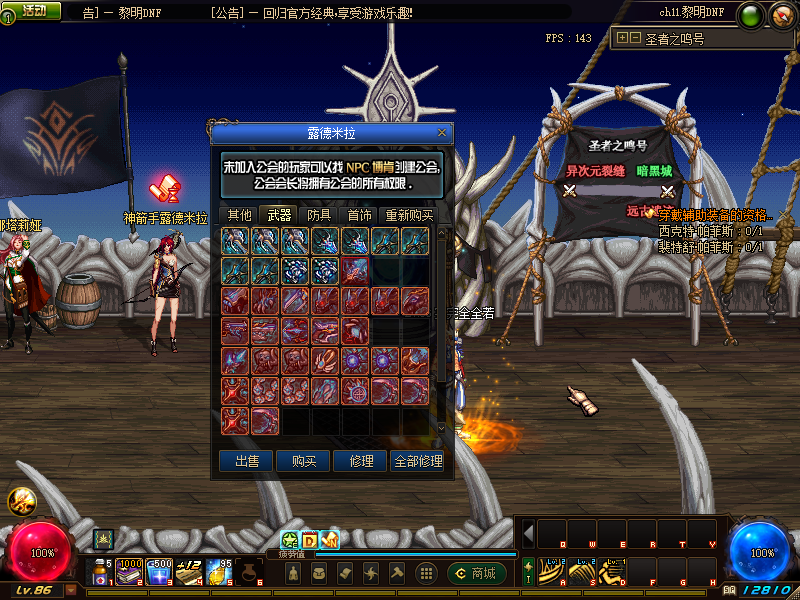This screenshot has height=600, width=800.
Task: Switch to the 武器 shop tab
Action: [280, 215]
